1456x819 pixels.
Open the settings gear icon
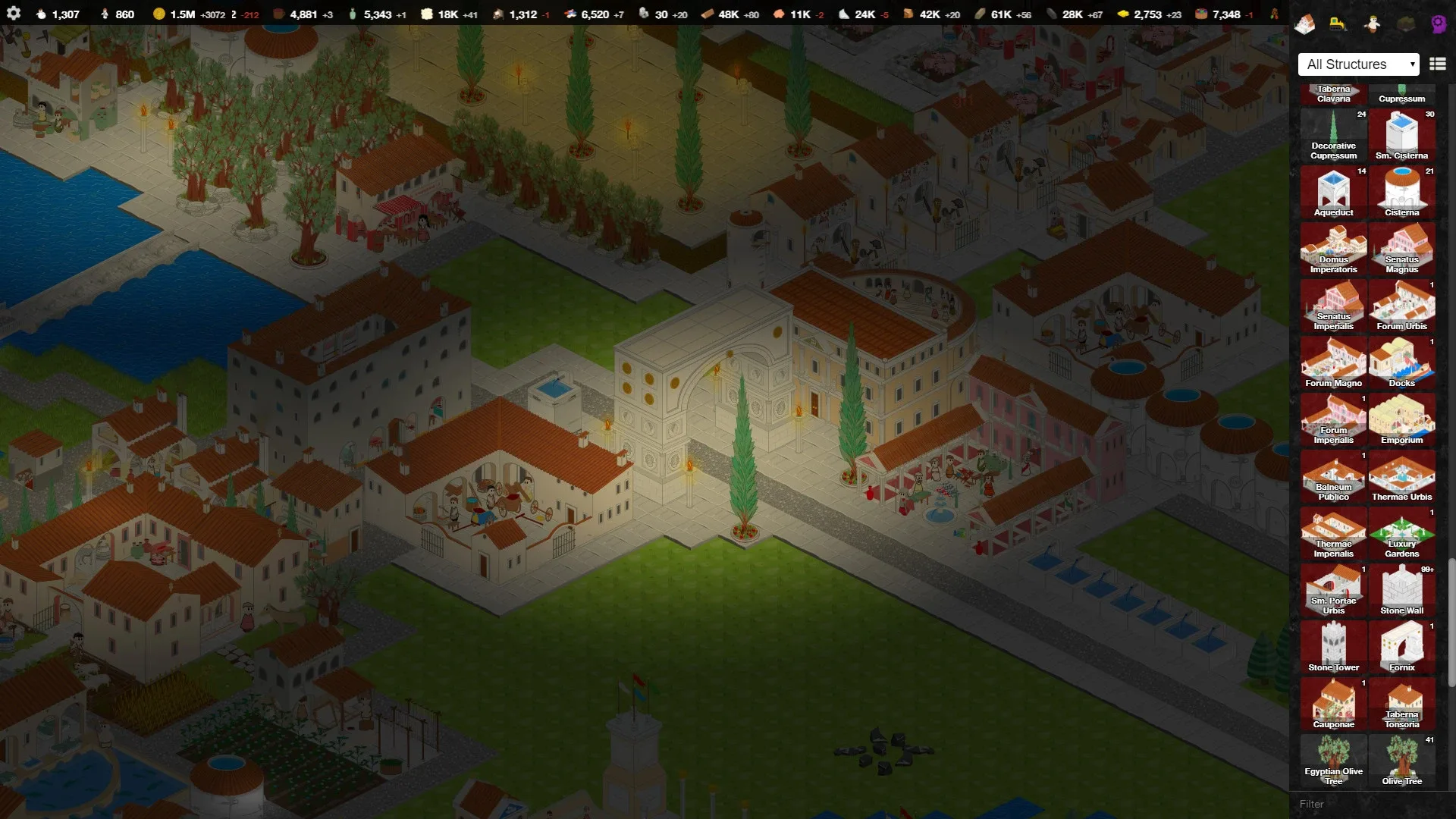click(x=14, y=14)
